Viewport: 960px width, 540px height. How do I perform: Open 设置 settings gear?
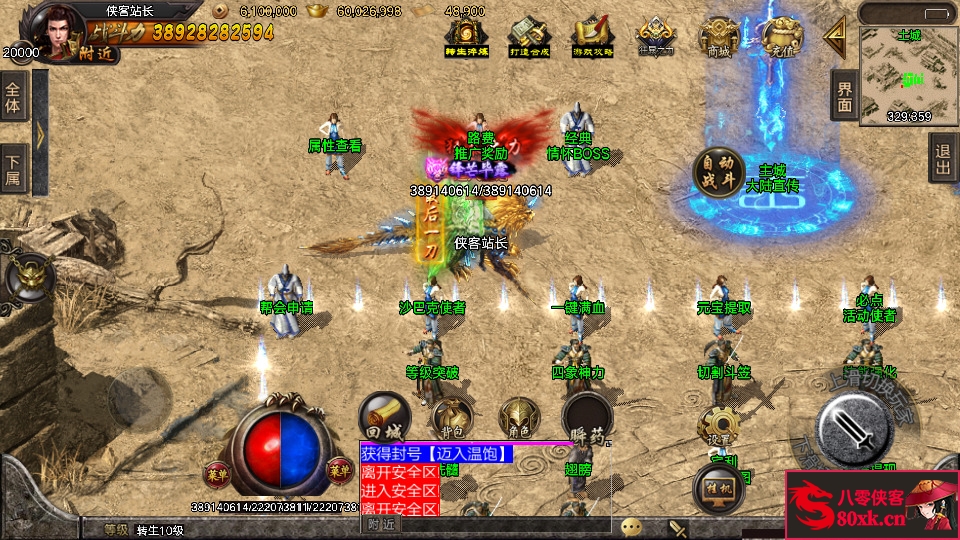point(718,427)
